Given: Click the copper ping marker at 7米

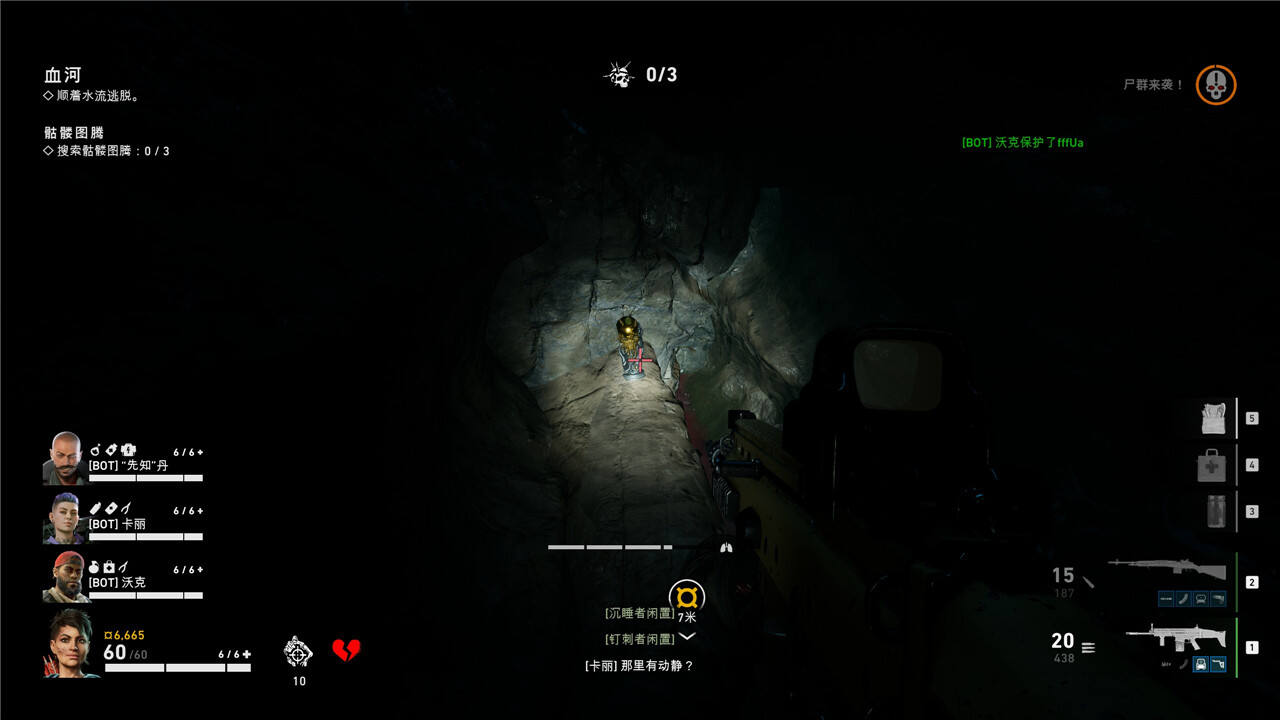Looking at the screenshot, I should point(687,597).
